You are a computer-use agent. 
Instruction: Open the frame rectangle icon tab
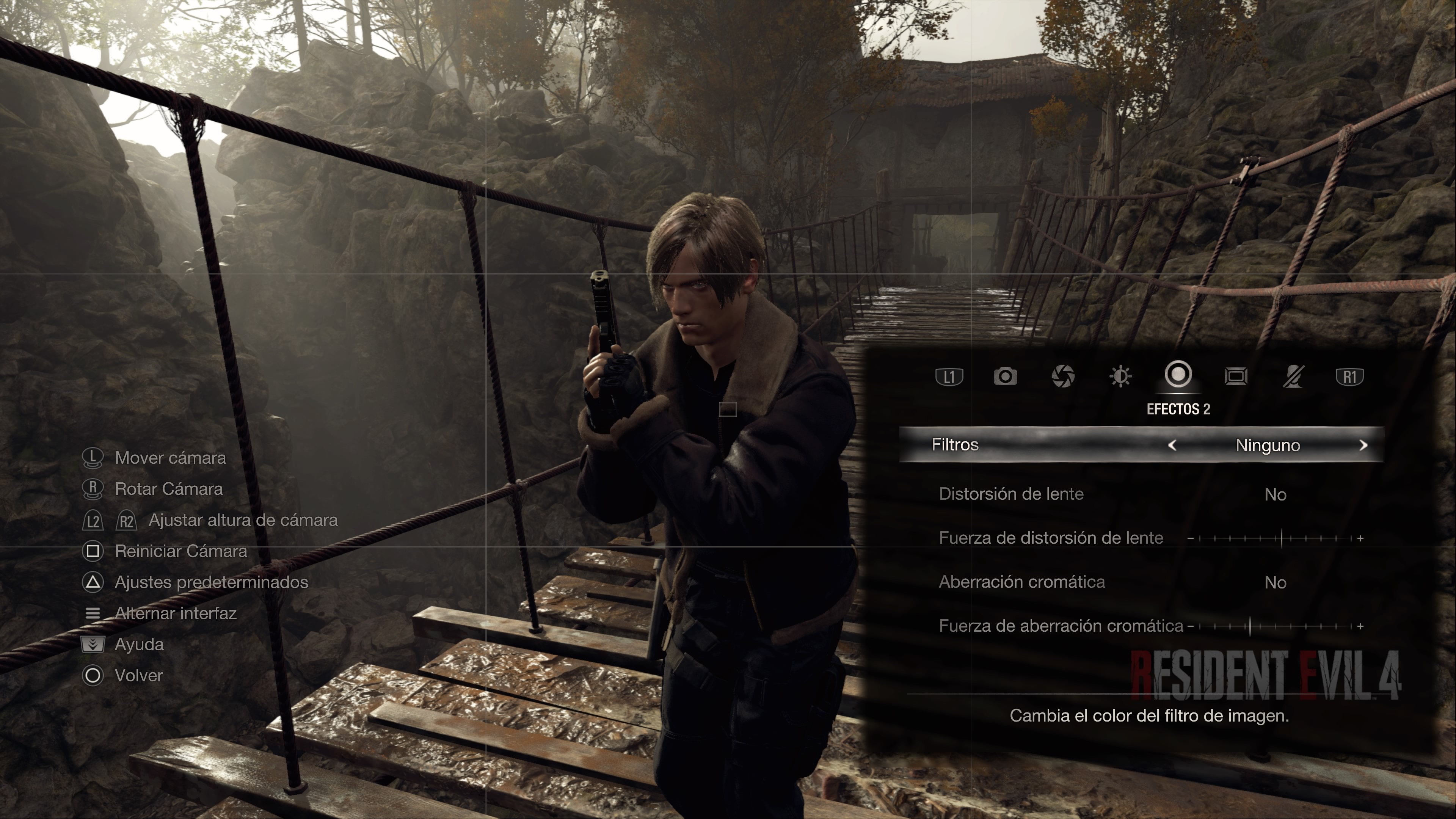(1236, 377)
